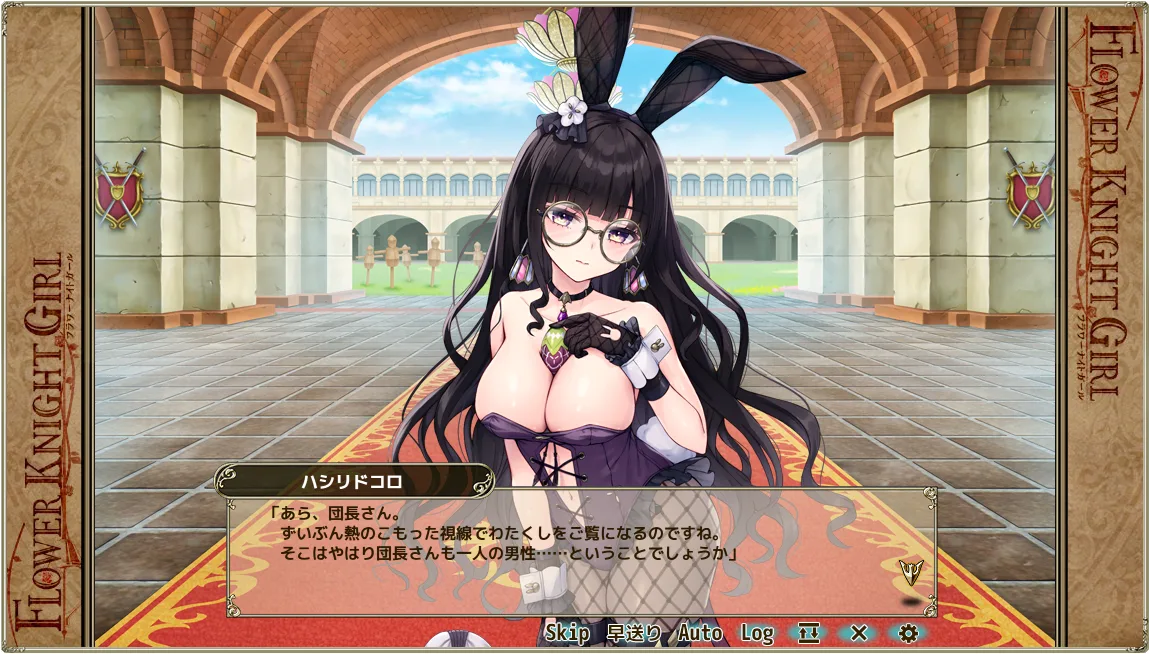The image size is (1149, 654).
Task: Activate the 早送り fast-forward option
Action: 634,632
